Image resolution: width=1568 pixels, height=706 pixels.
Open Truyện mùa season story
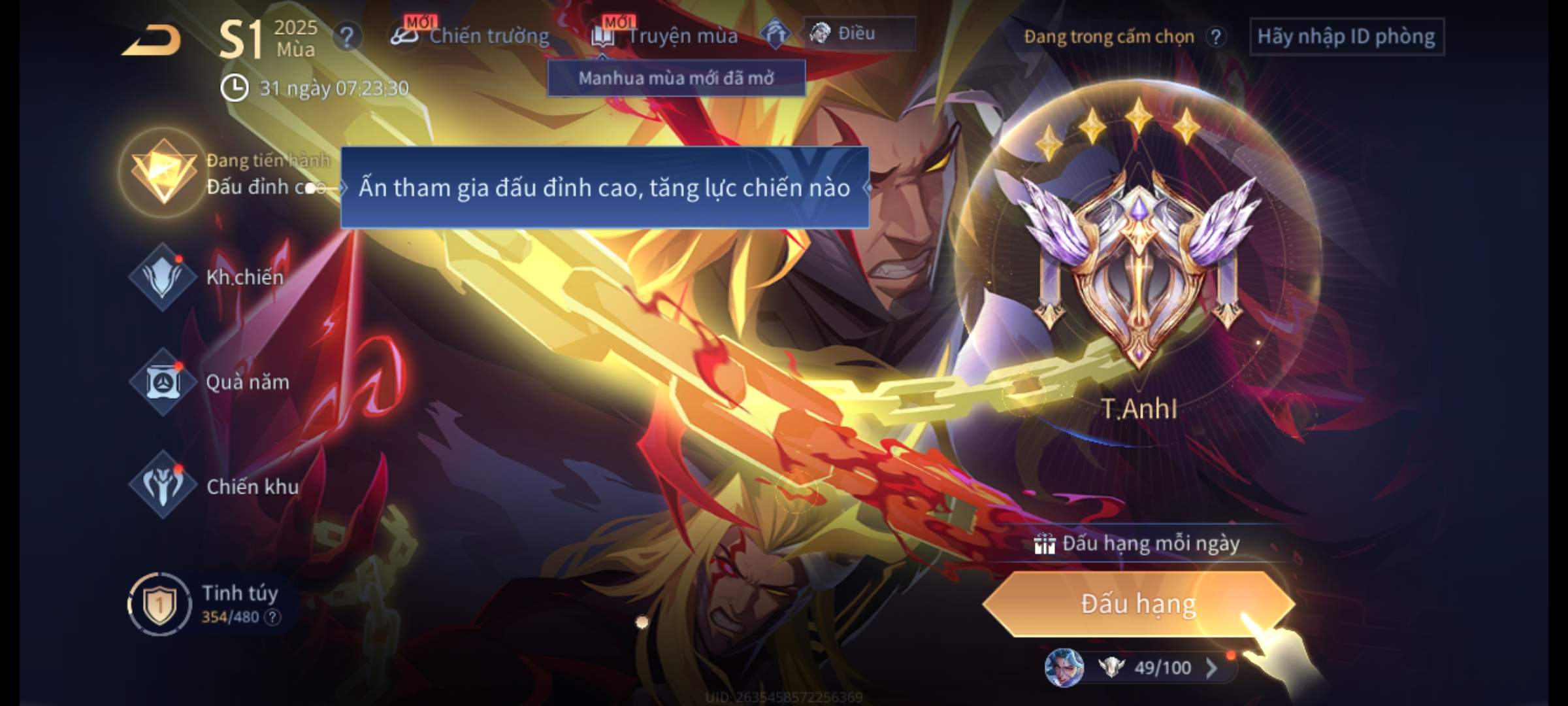click(x=665, y=35)
